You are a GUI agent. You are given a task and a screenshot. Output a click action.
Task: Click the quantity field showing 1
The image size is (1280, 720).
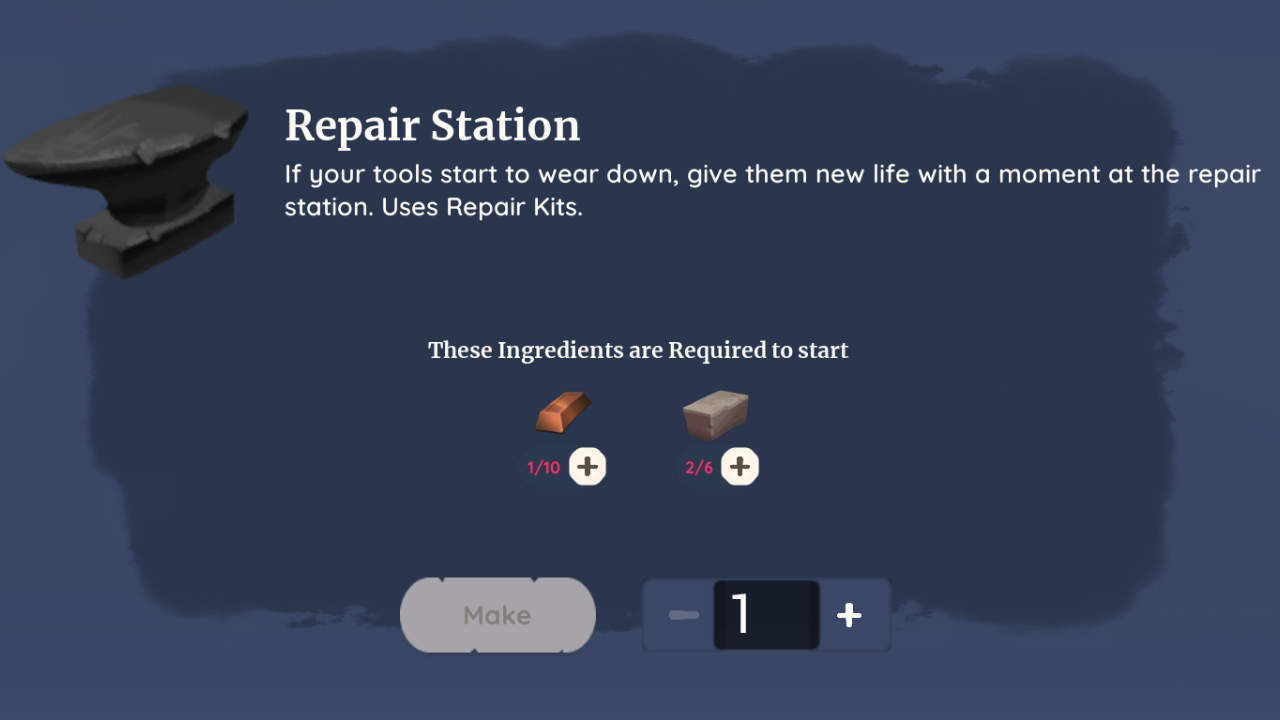point(766,615)
